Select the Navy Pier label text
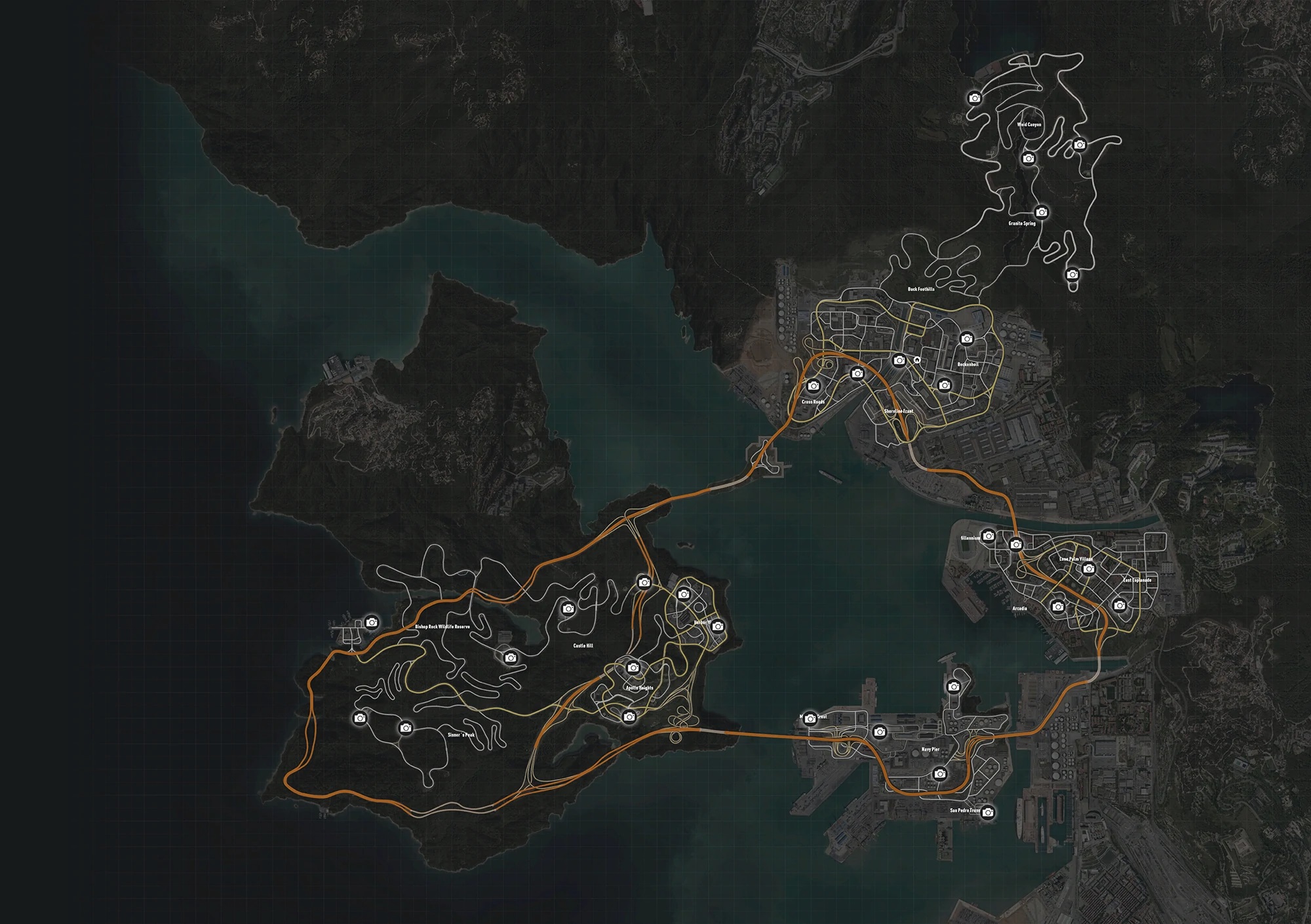This screenshot has height=924, width=1311. [x=931, y=750]
